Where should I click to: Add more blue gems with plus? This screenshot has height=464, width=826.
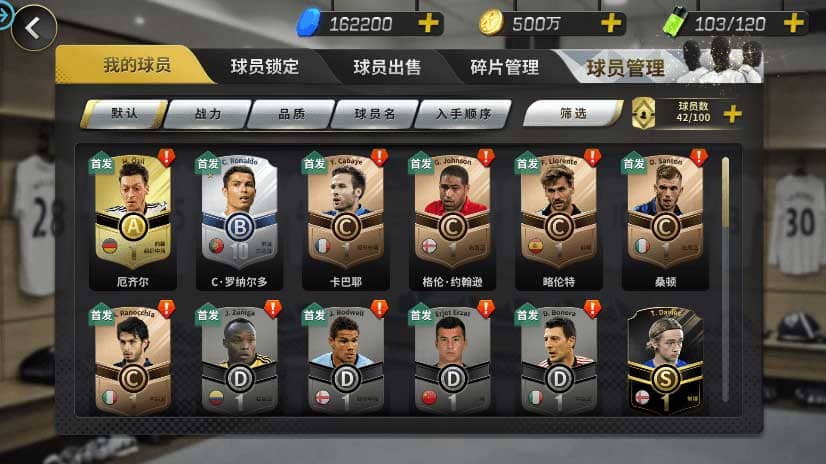[429, 23]
